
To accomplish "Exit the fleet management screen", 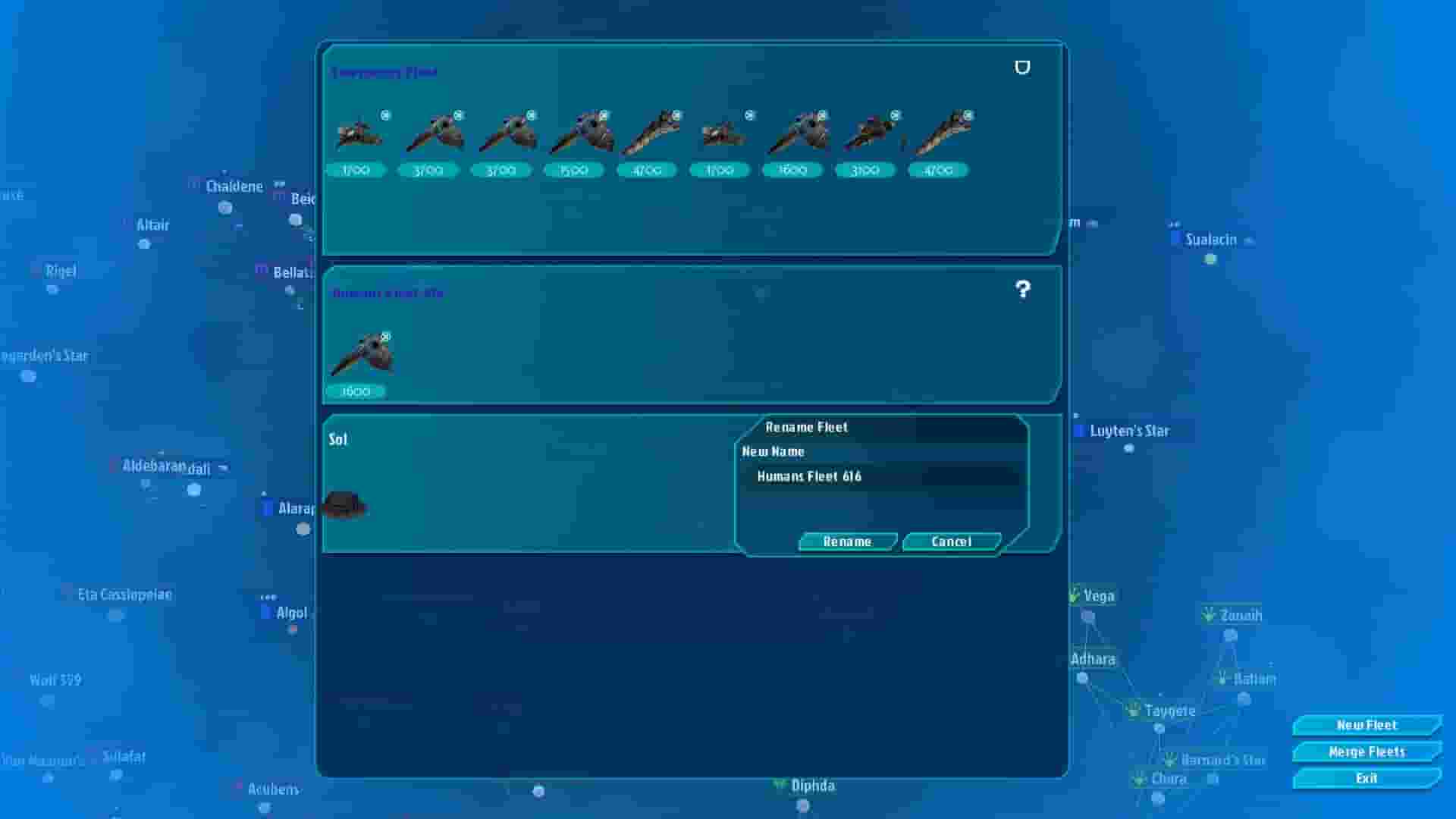I will tap(1365, 778).
